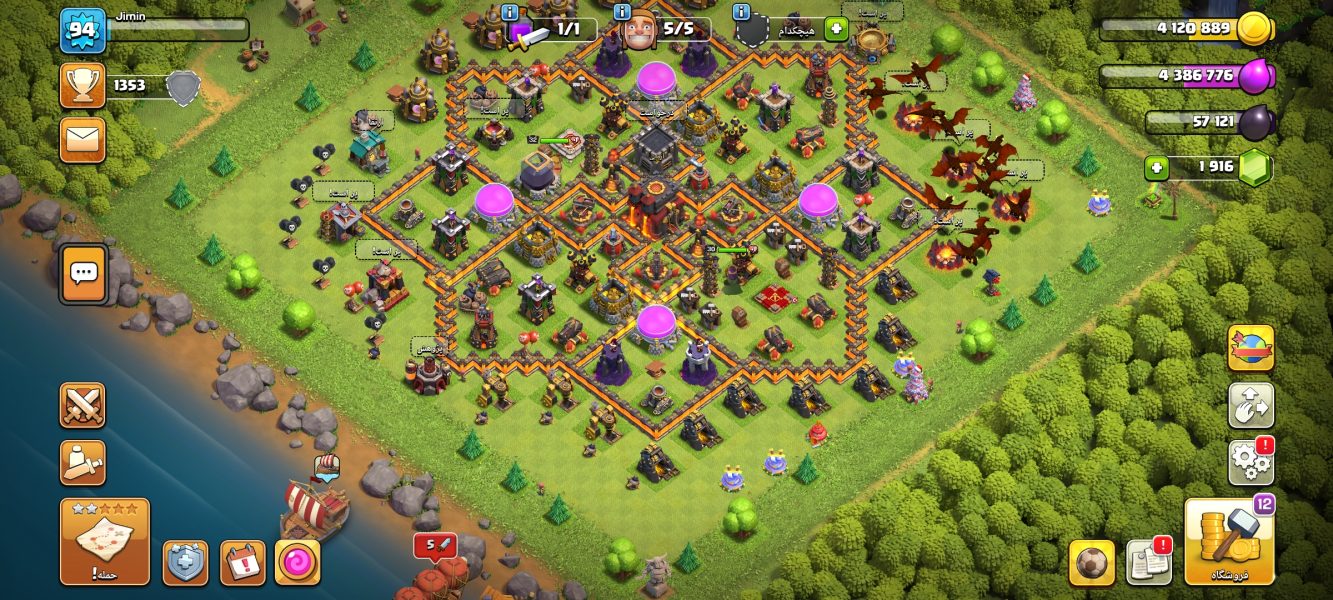Open the soccer ball event button
This screenshot has width=1333, height=600.
click(x=1092, y=562)
